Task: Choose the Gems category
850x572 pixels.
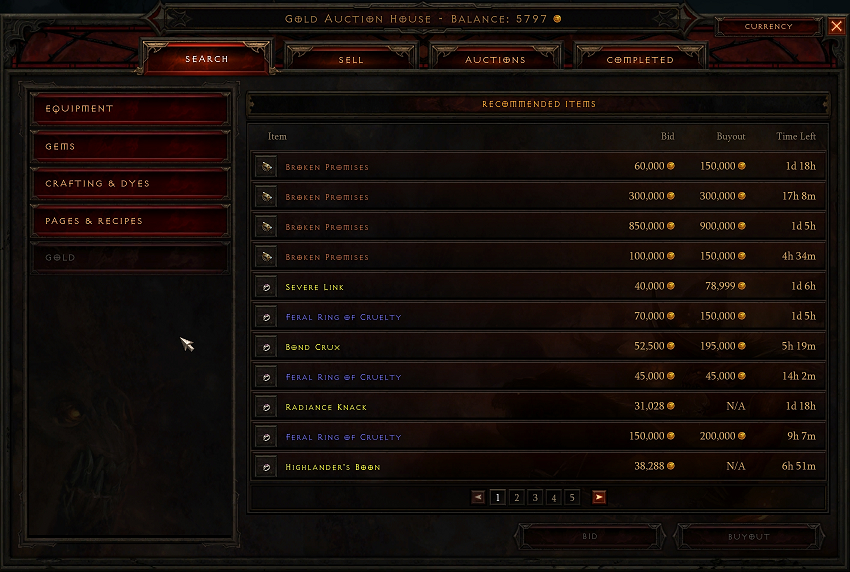Action: click(x=131, y=146)
